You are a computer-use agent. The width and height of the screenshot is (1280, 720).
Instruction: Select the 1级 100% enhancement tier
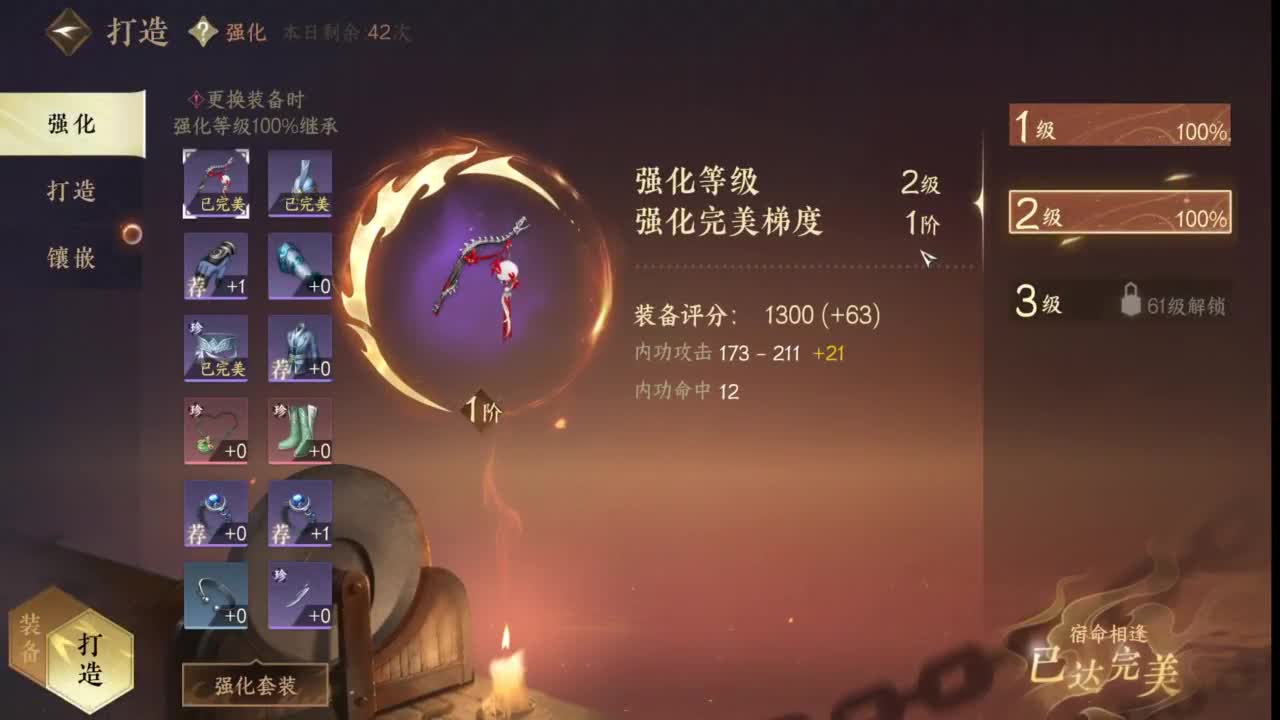pyautogui.click(x=1118, y=124)
